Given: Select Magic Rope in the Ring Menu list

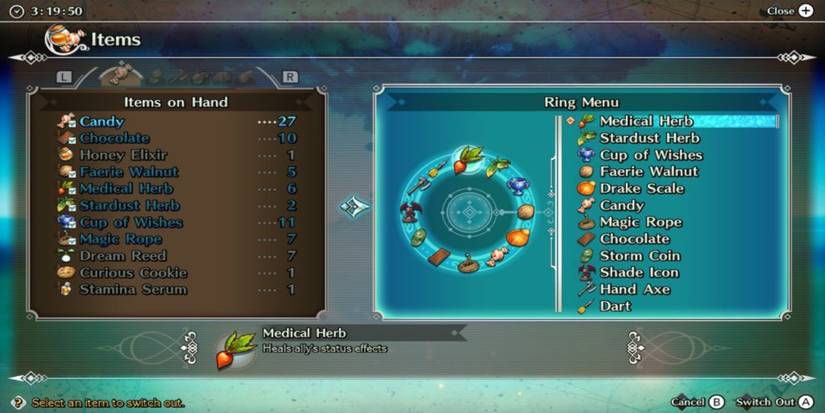Looking at the screenshot, I should pos(640,222).
